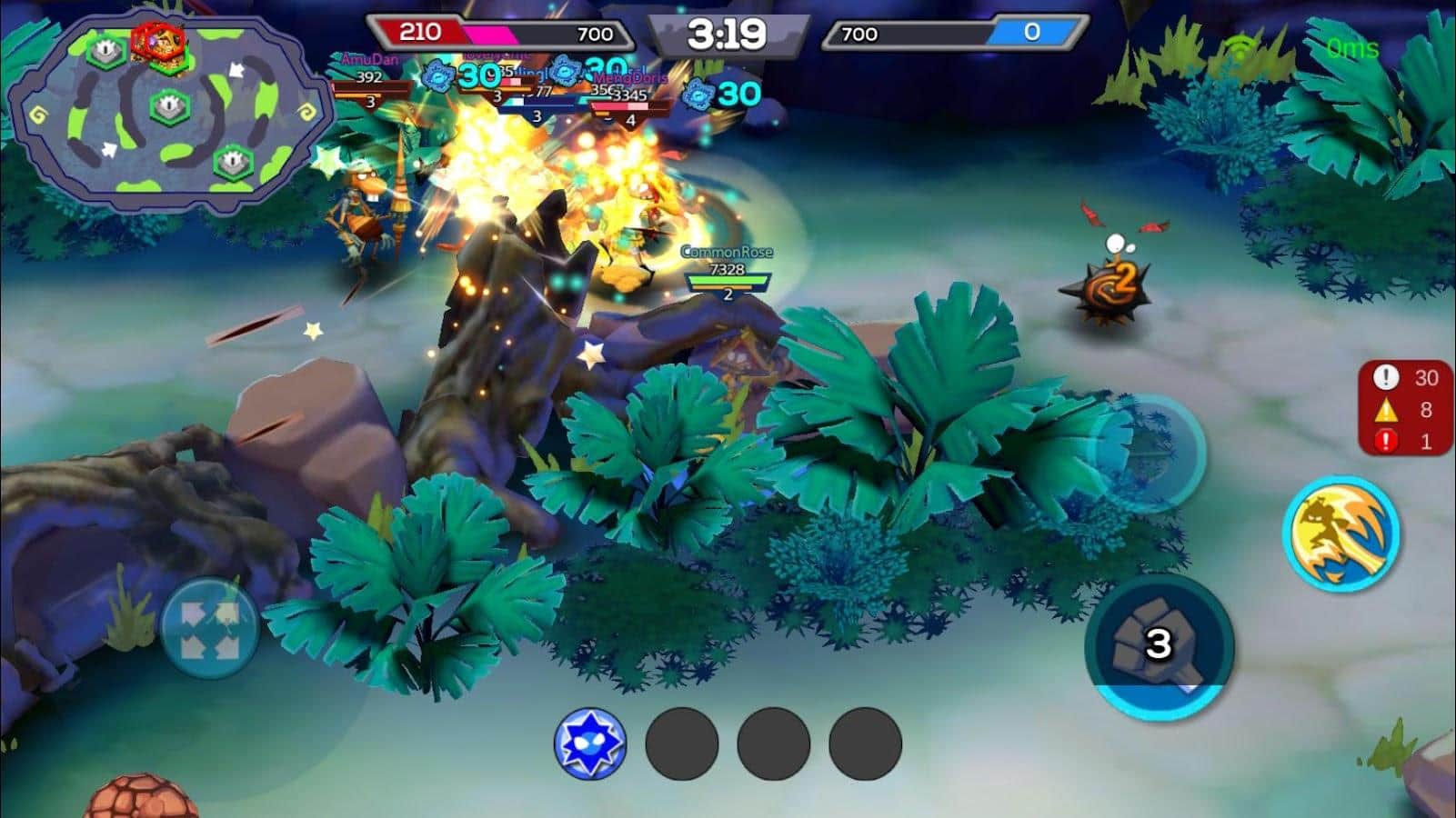Use the yellow dash skill button
This screenshot has height=818, width=1456.
point(1341,534)
